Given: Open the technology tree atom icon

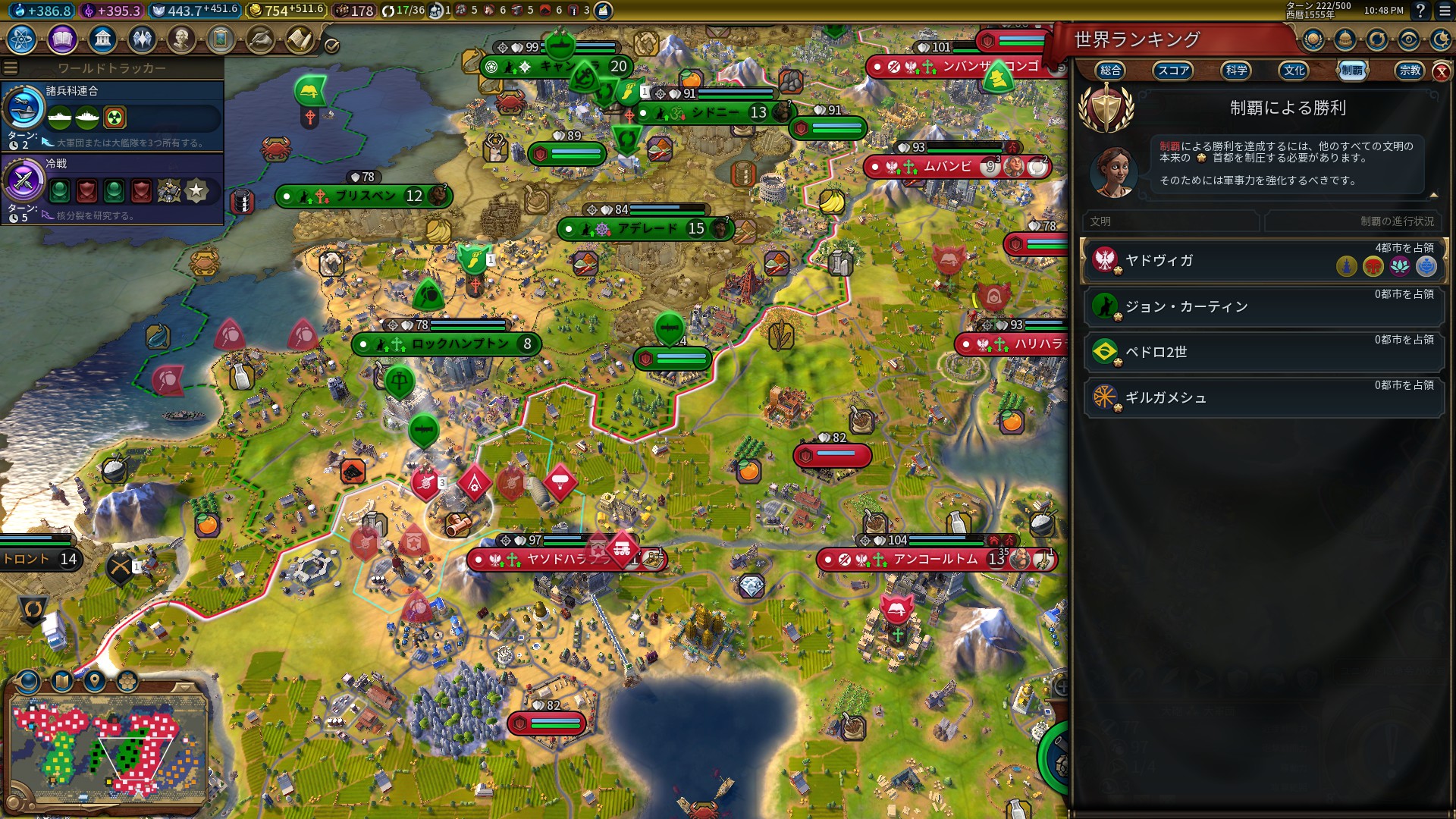Looking at the screenshot, I should tap(22, 39).
